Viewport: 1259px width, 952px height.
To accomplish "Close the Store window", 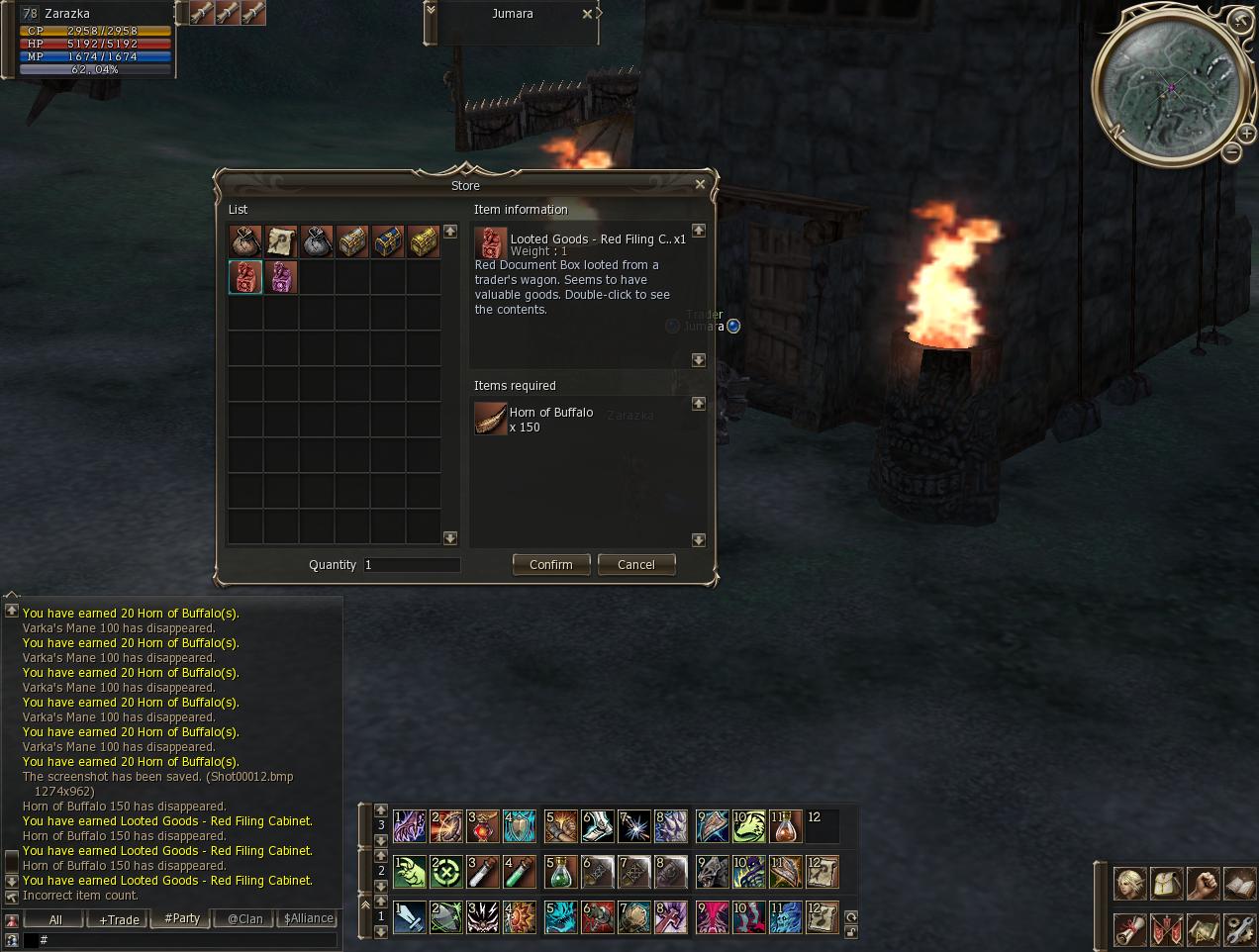I will pos(700,184).
